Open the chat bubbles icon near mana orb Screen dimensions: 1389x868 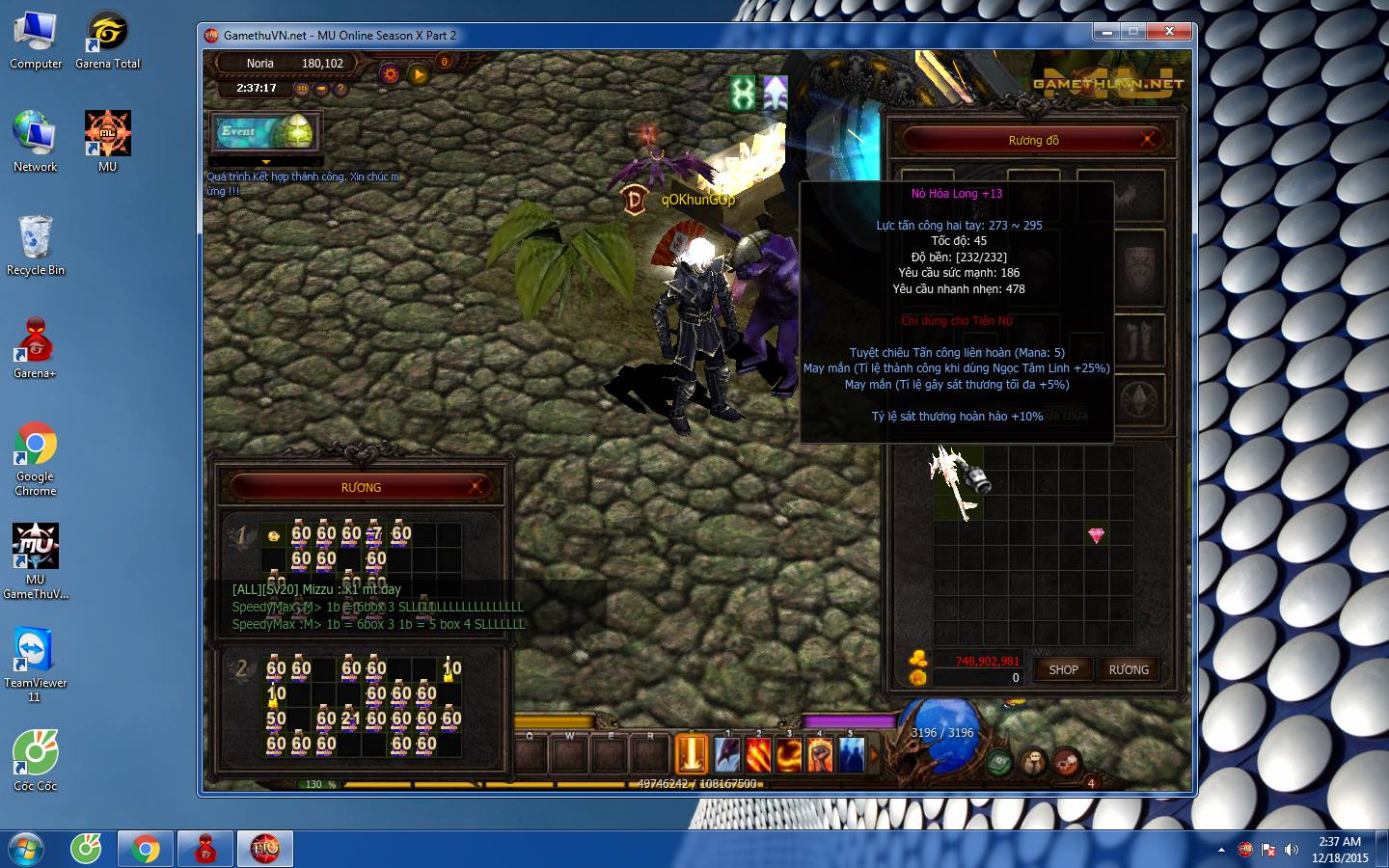tap(1033, 763)
